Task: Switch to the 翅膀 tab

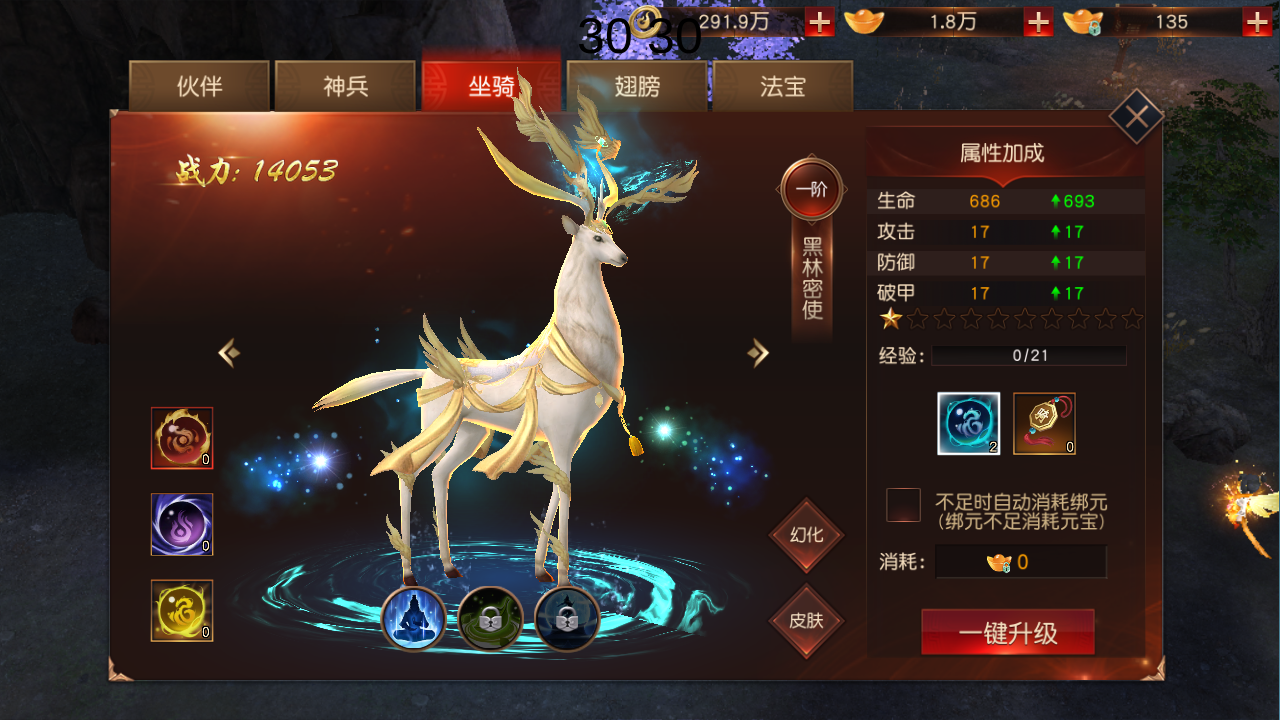Action: click(637, 87)
